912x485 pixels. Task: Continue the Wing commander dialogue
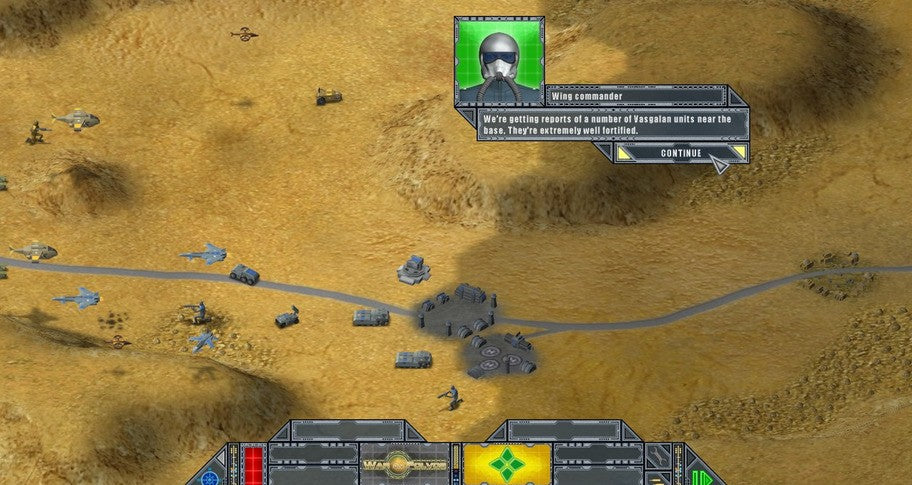[680, 153]
